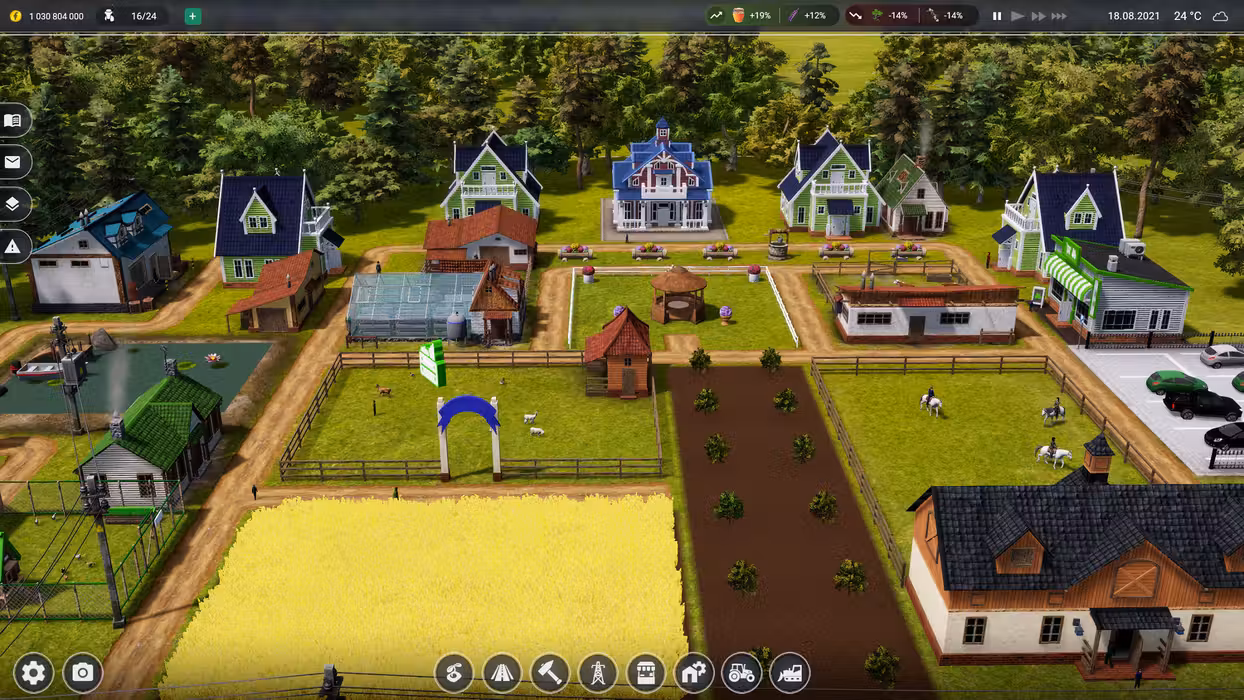Open the power pylon utilities menu
This screenshot has width=1244, height=700.
(x=598, y=673)
